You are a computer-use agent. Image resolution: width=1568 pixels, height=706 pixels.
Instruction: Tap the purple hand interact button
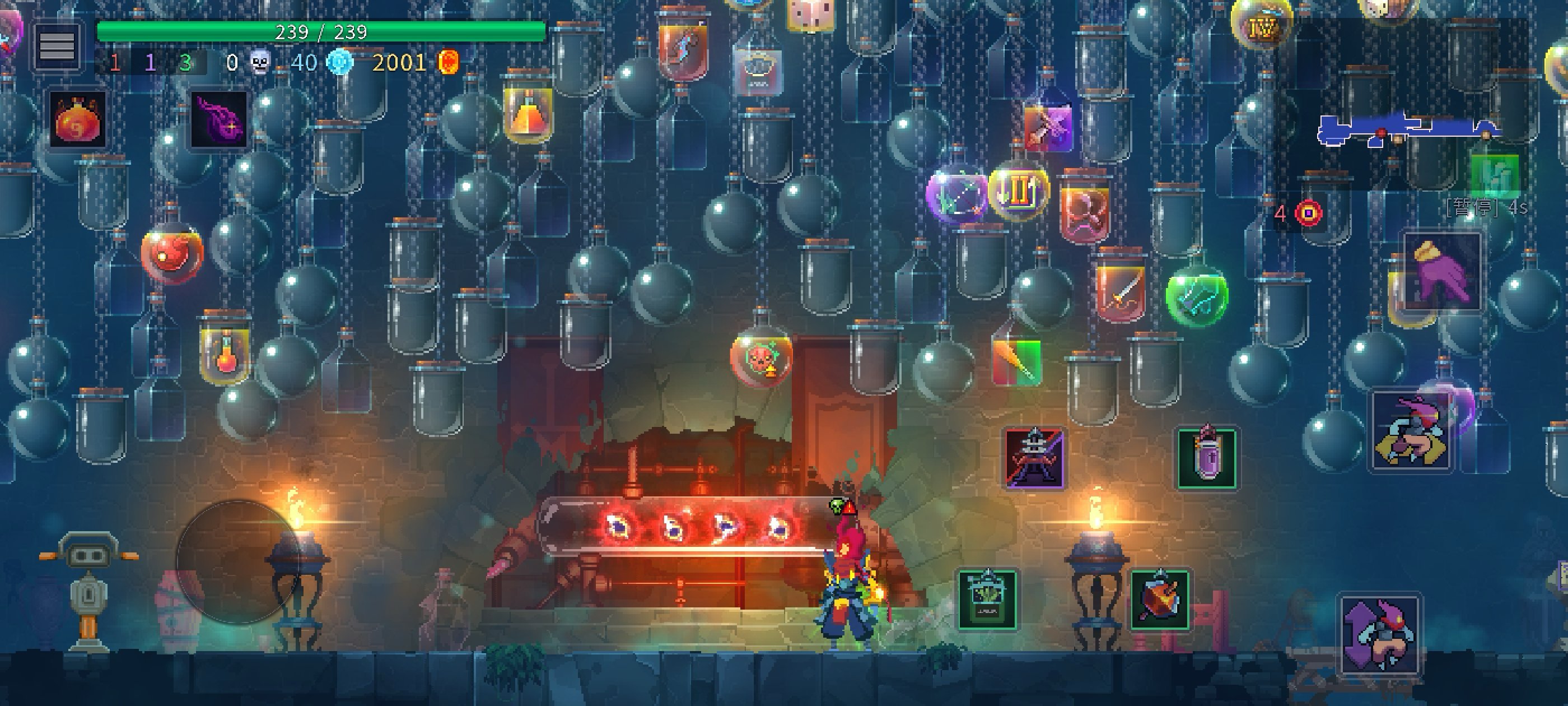coord(1443,272)
